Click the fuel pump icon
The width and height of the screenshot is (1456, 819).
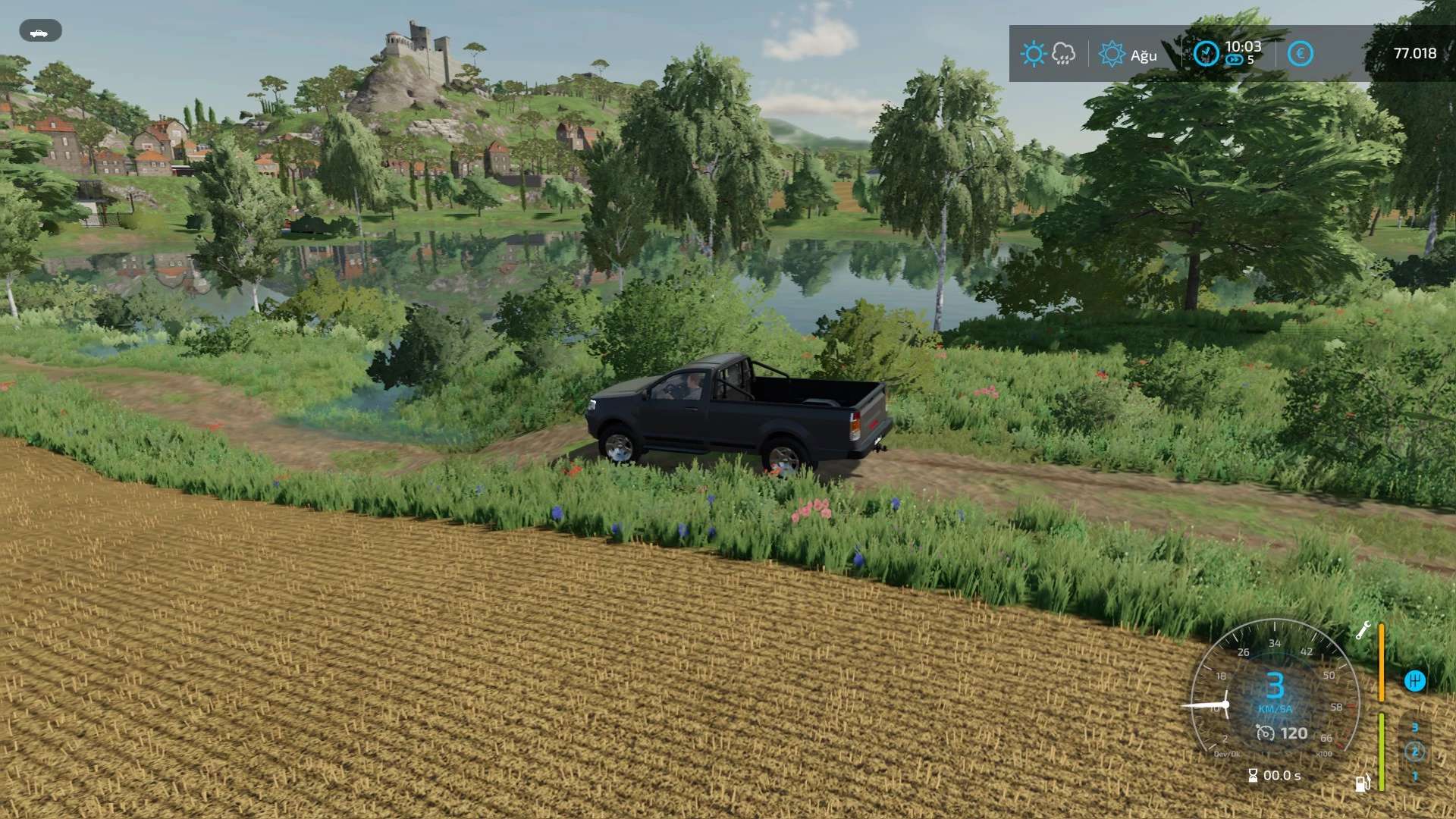[1363, 783]
